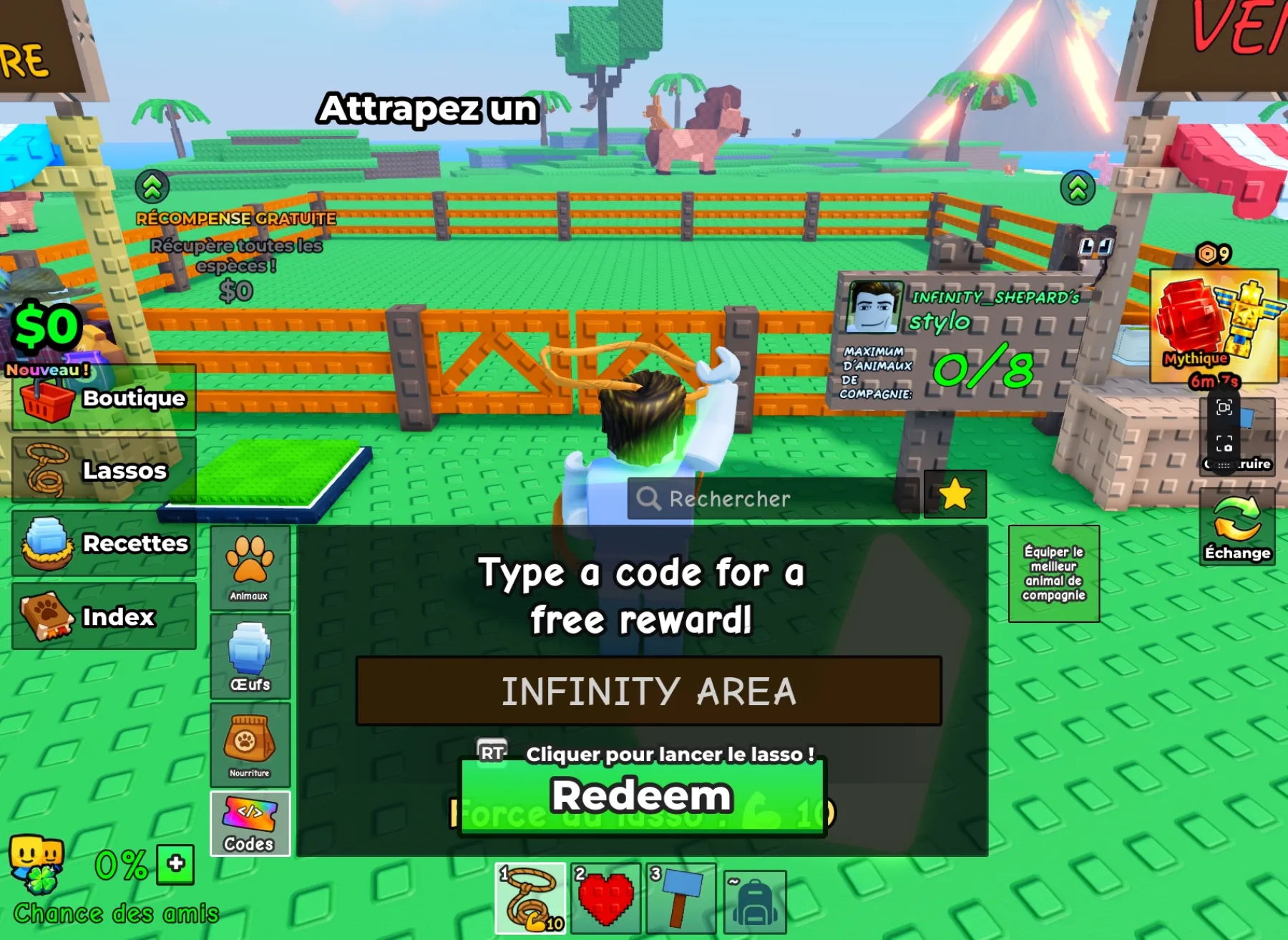Open the Boutique shop
The image size is (1288, 940).
[x=104, y=399]
